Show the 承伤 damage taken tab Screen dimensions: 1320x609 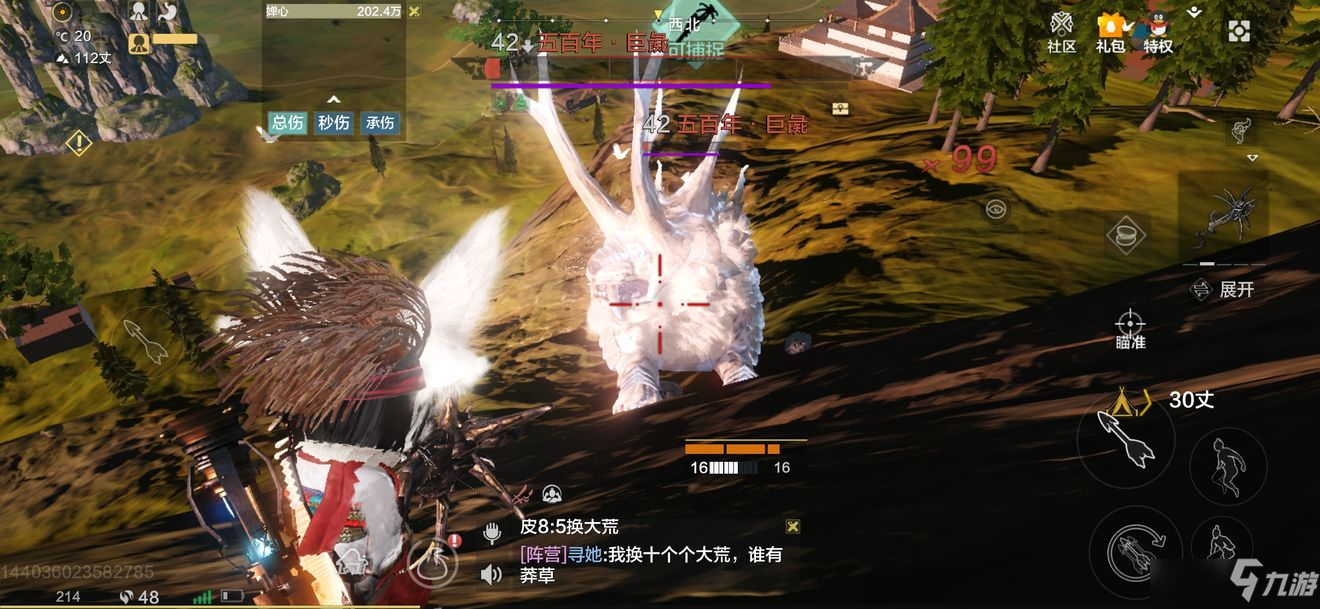[x=380, y=123]
